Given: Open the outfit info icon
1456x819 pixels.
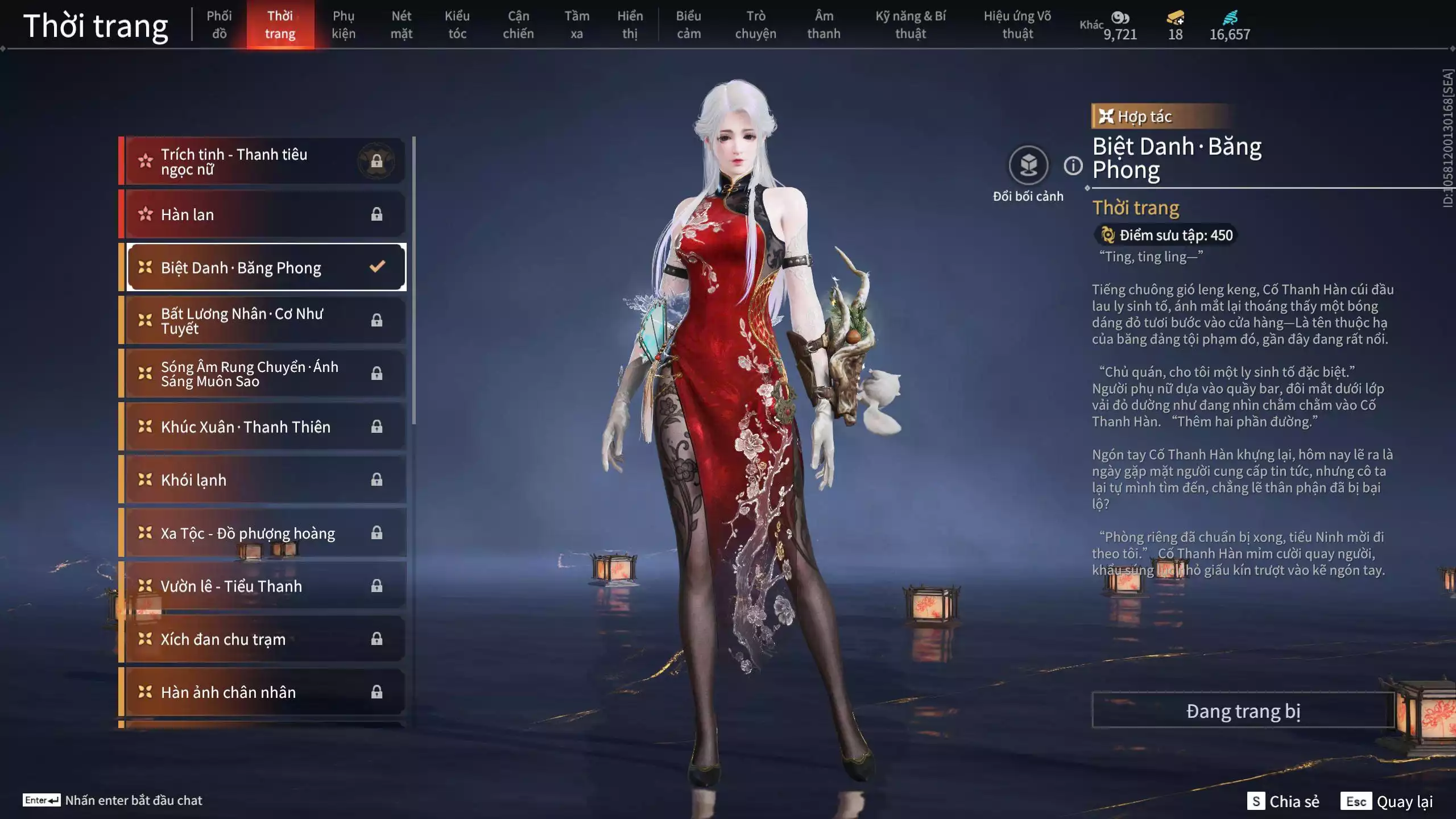Looking at the screenshot, I should pos(1073,166).
